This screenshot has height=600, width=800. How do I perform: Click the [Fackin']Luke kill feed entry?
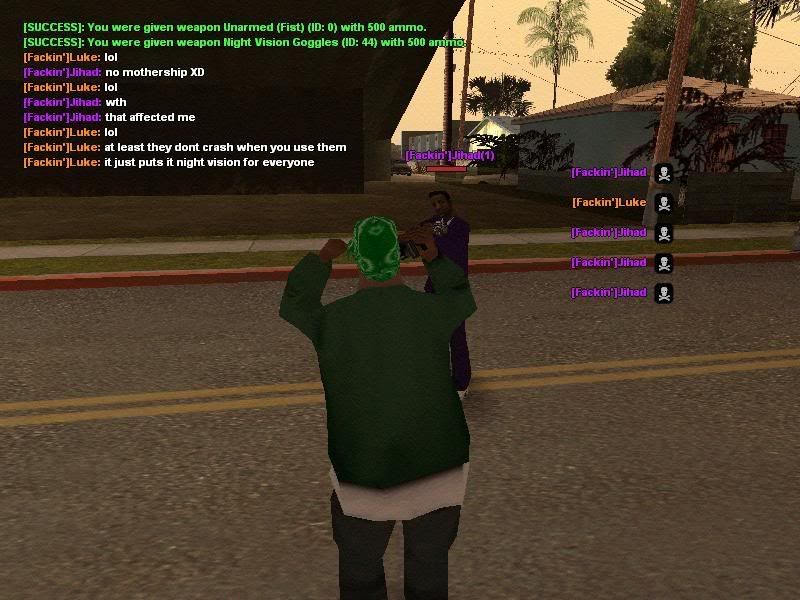point(609,203)
